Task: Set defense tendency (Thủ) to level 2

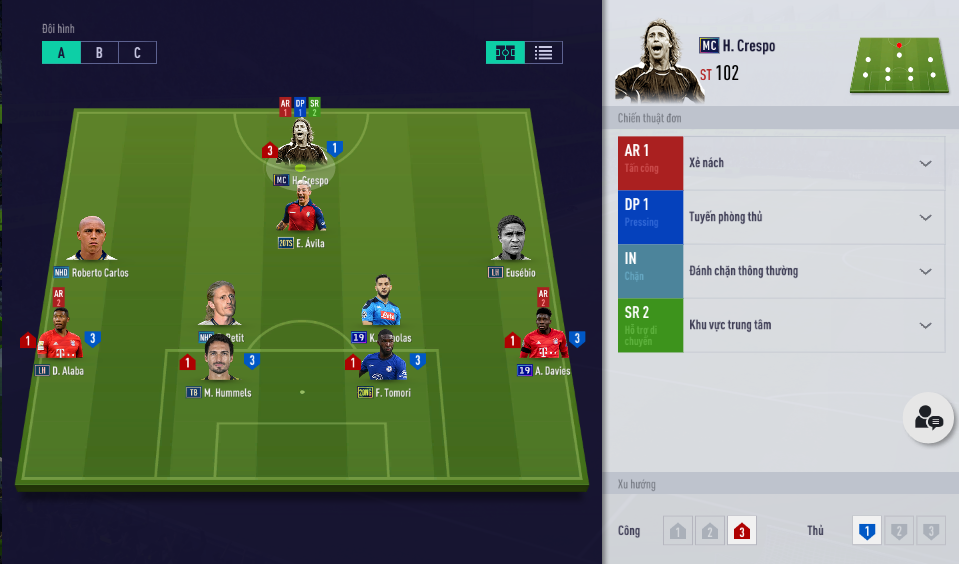Action: pyautogui.click(x=899, y=532)
